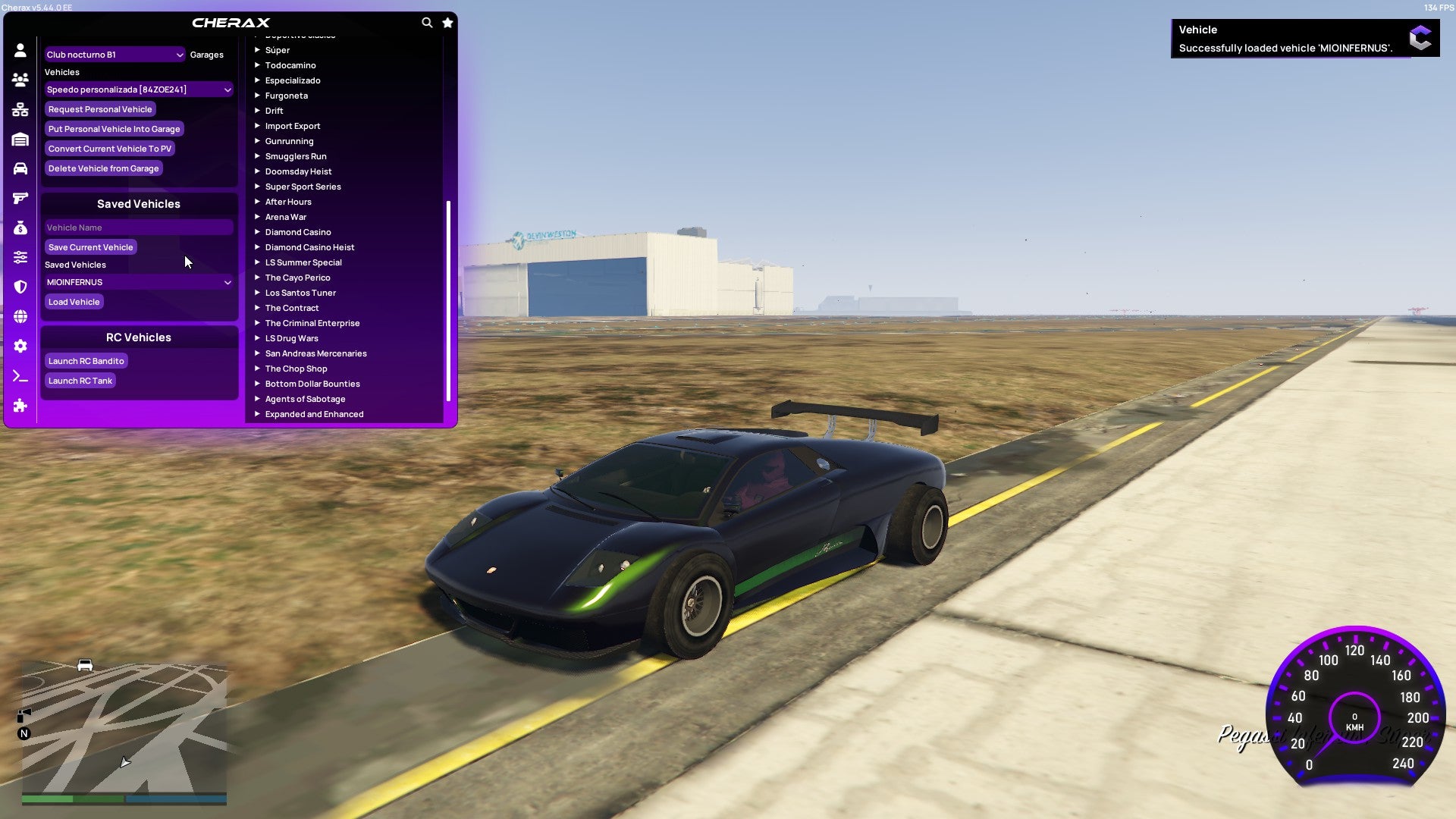Expand the Diamond Casino Heist list
The image size is (1456, 819).
(309, 246)
